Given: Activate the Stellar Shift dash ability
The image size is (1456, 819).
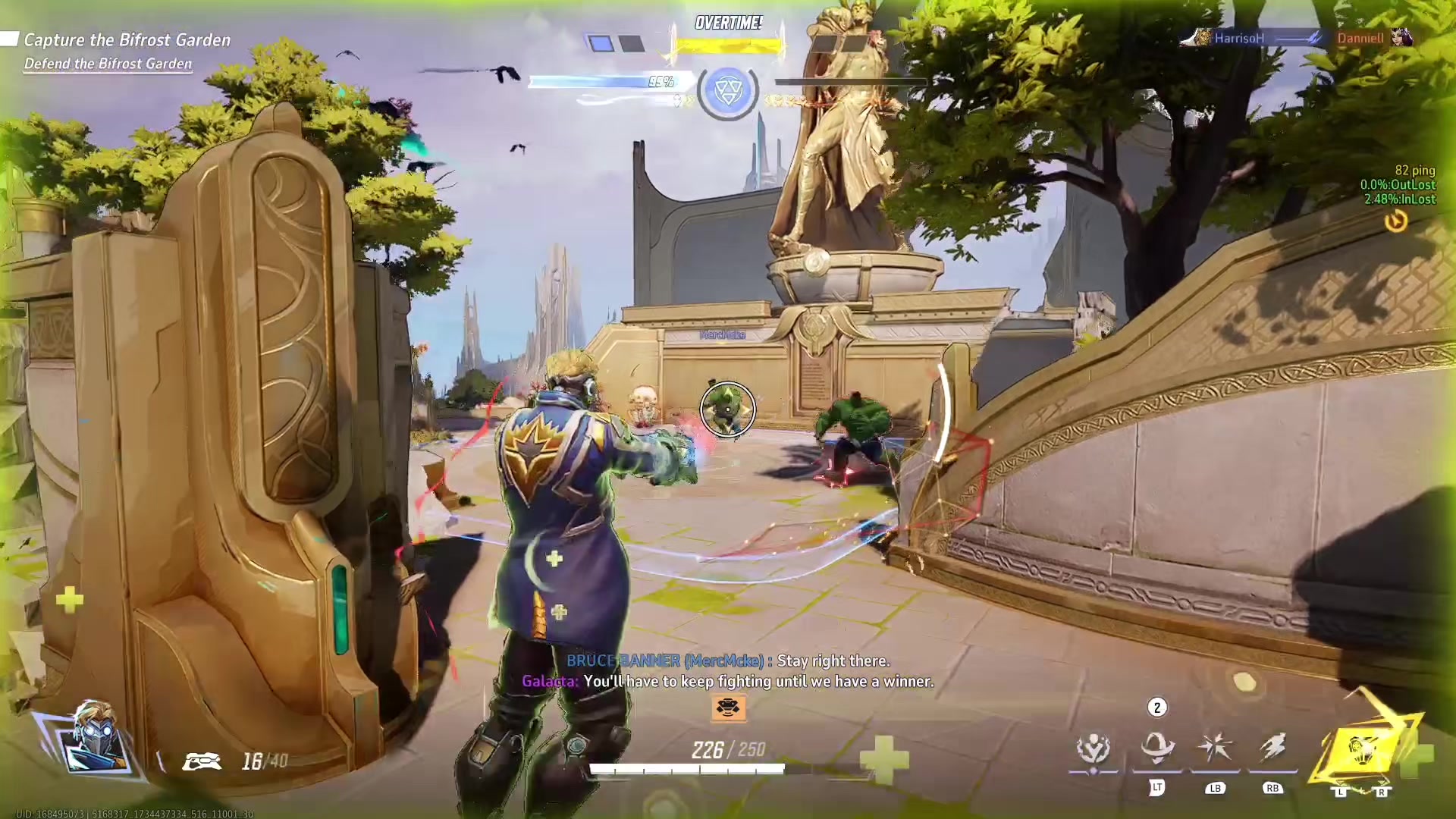Looking at the screenshot, I should tap(1272, 748).
